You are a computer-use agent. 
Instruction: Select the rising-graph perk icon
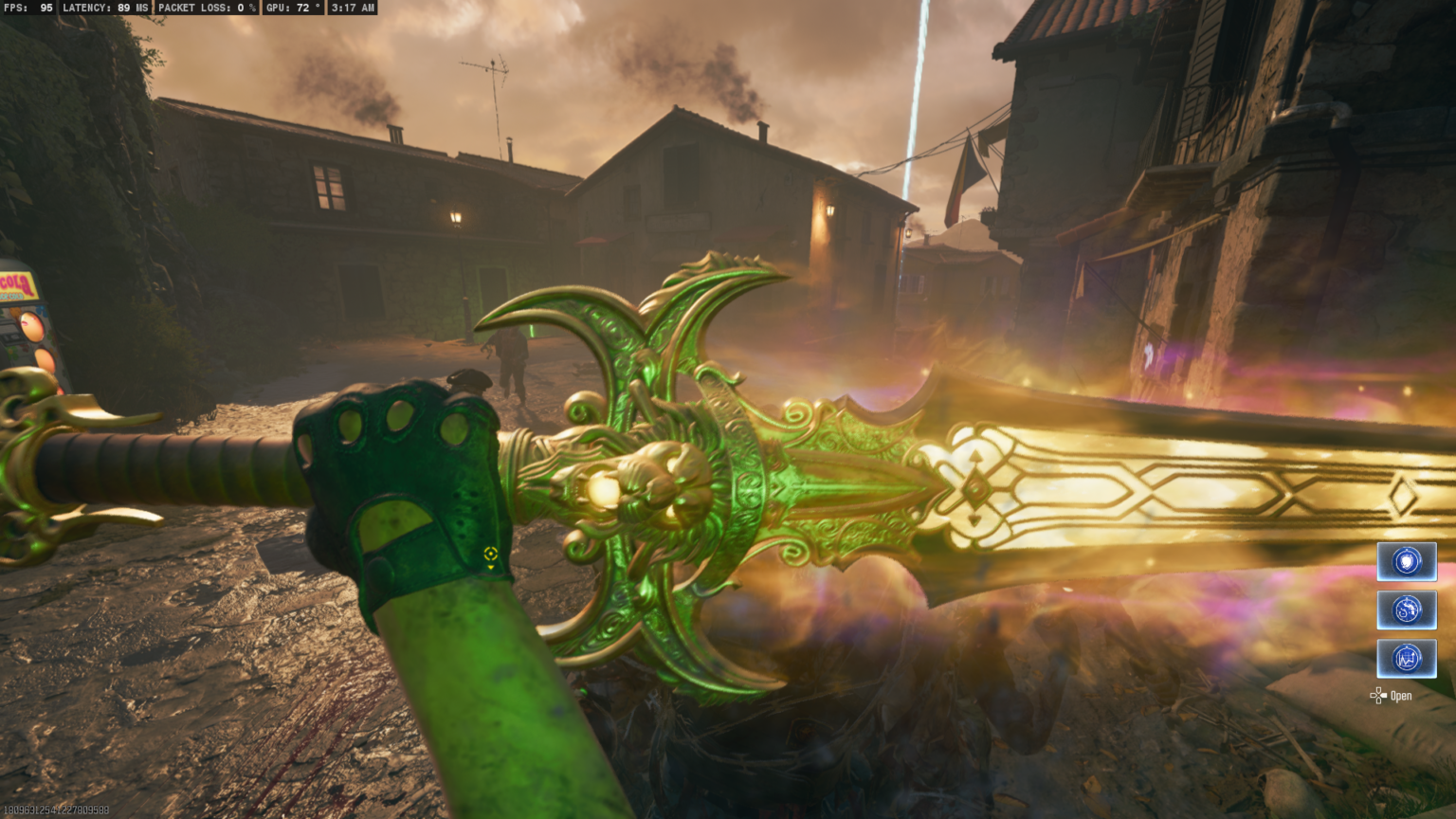click(x=1407, y=658)
